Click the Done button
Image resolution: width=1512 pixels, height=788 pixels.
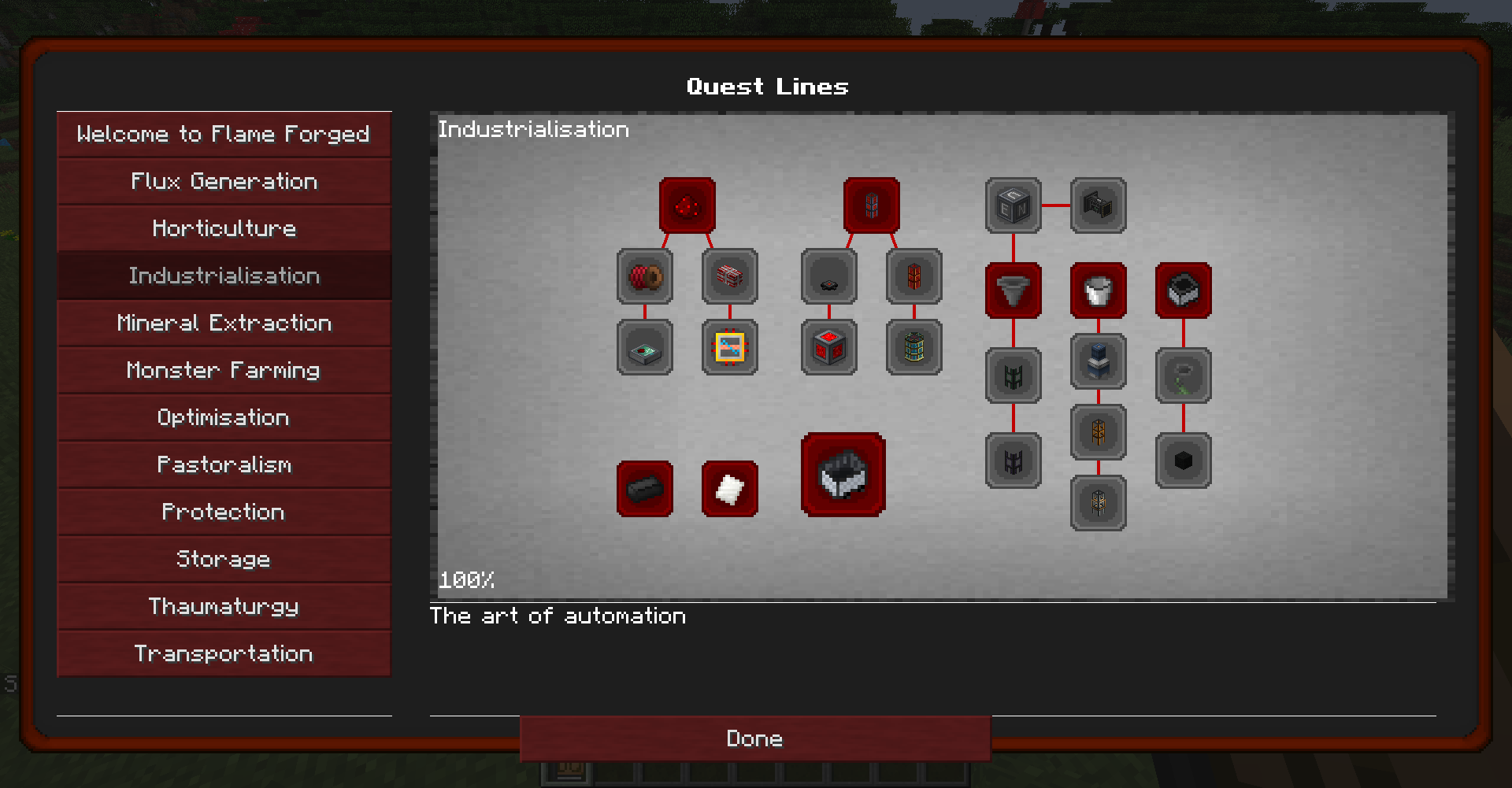click(x=754, y=738)
